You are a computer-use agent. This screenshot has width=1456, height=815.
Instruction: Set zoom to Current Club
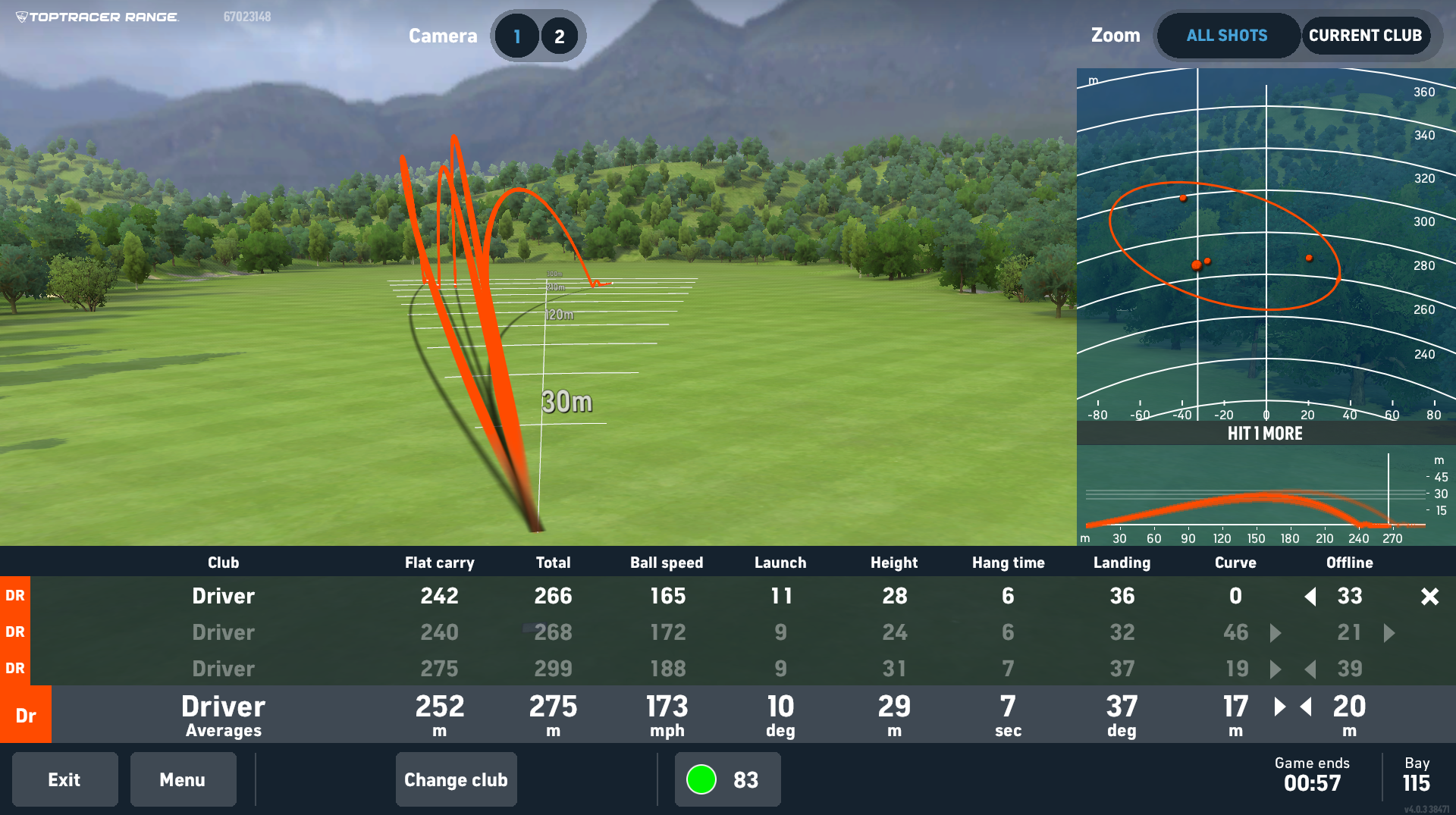(x=1365, y=36)
